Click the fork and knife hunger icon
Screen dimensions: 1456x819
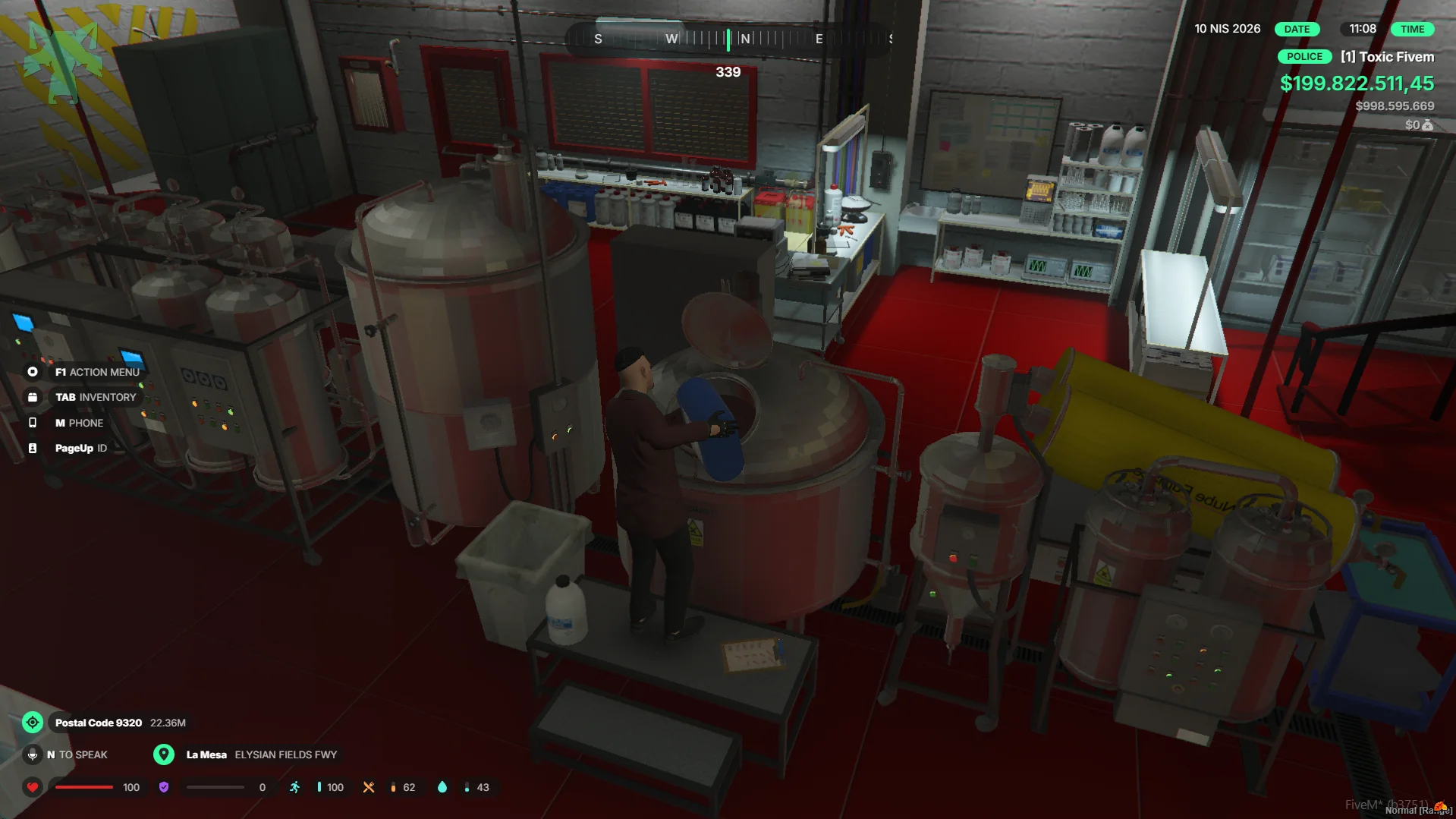coord(369,787)
